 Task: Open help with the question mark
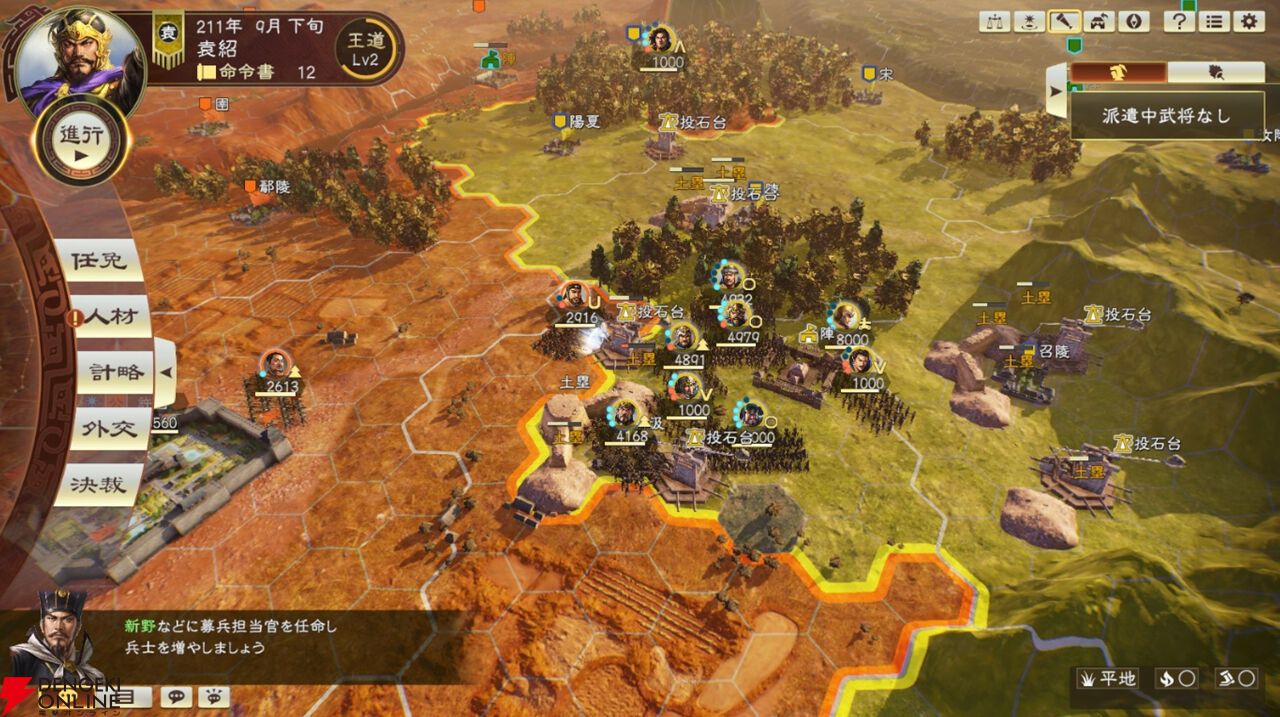click(x=1179, y=21)
